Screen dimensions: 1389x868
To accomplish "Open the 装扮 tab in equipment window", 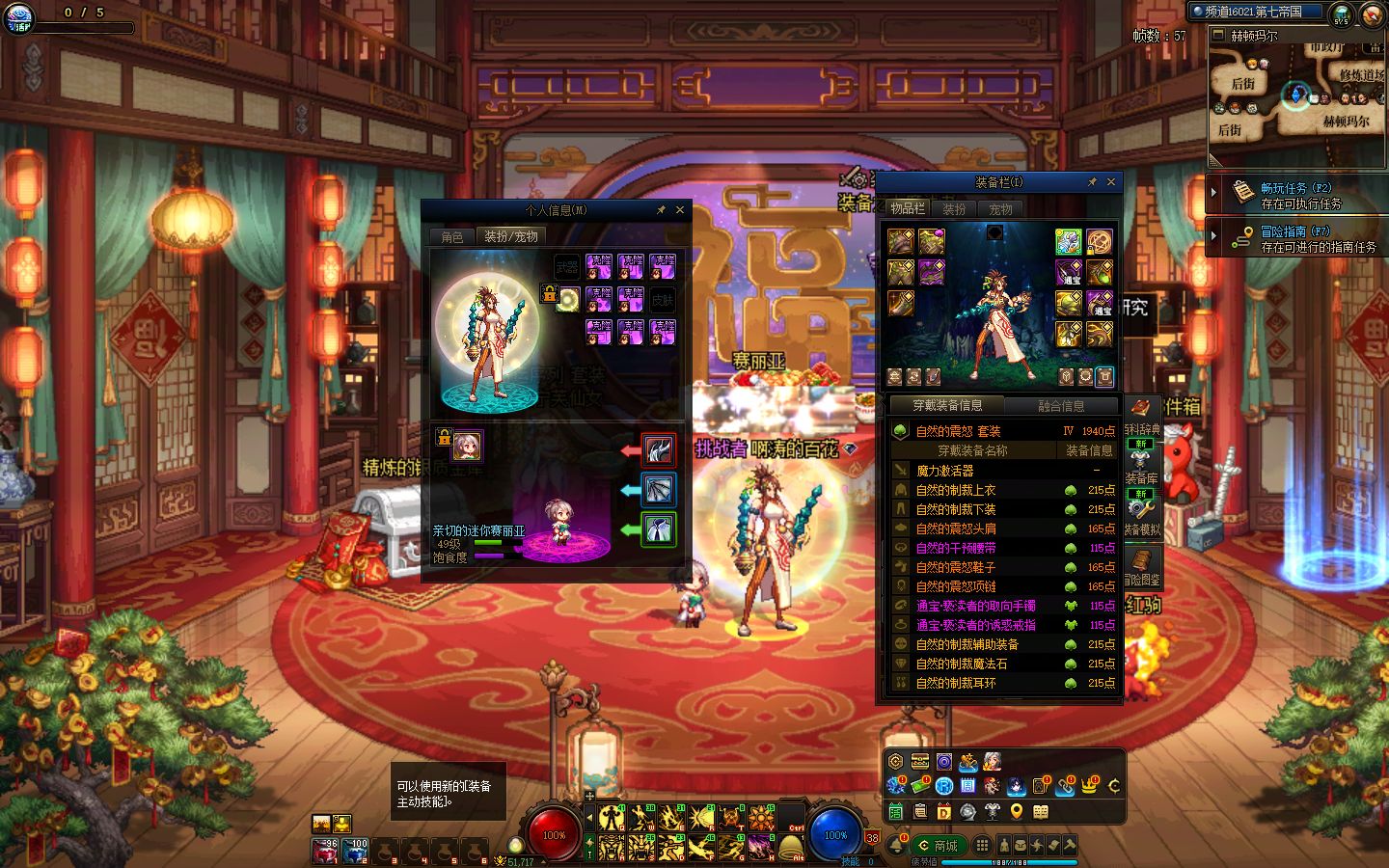I will click(954, 208).
